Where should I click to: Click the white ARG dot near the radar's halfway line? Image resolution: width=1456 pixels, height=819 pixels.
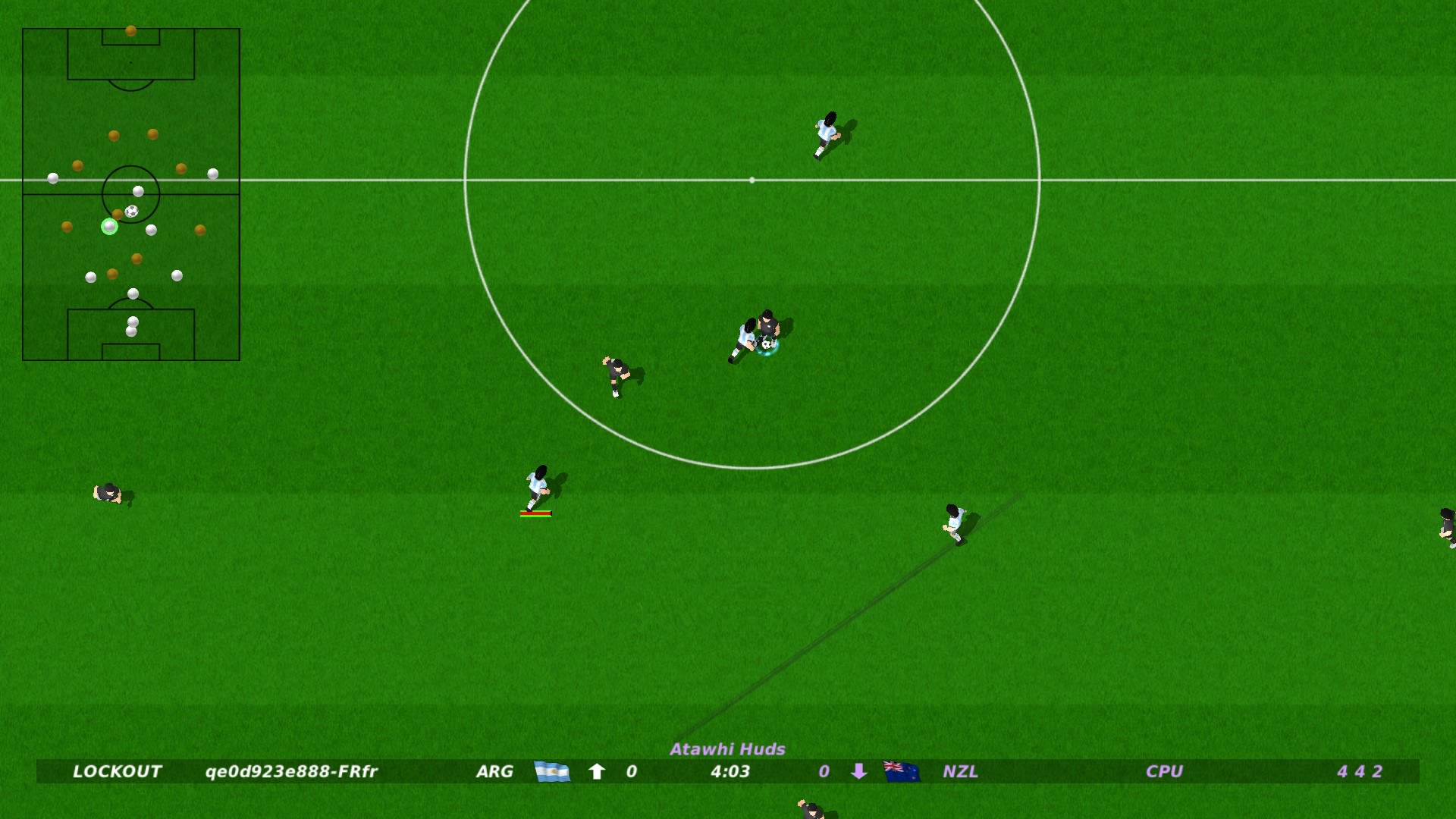[52, 178]
